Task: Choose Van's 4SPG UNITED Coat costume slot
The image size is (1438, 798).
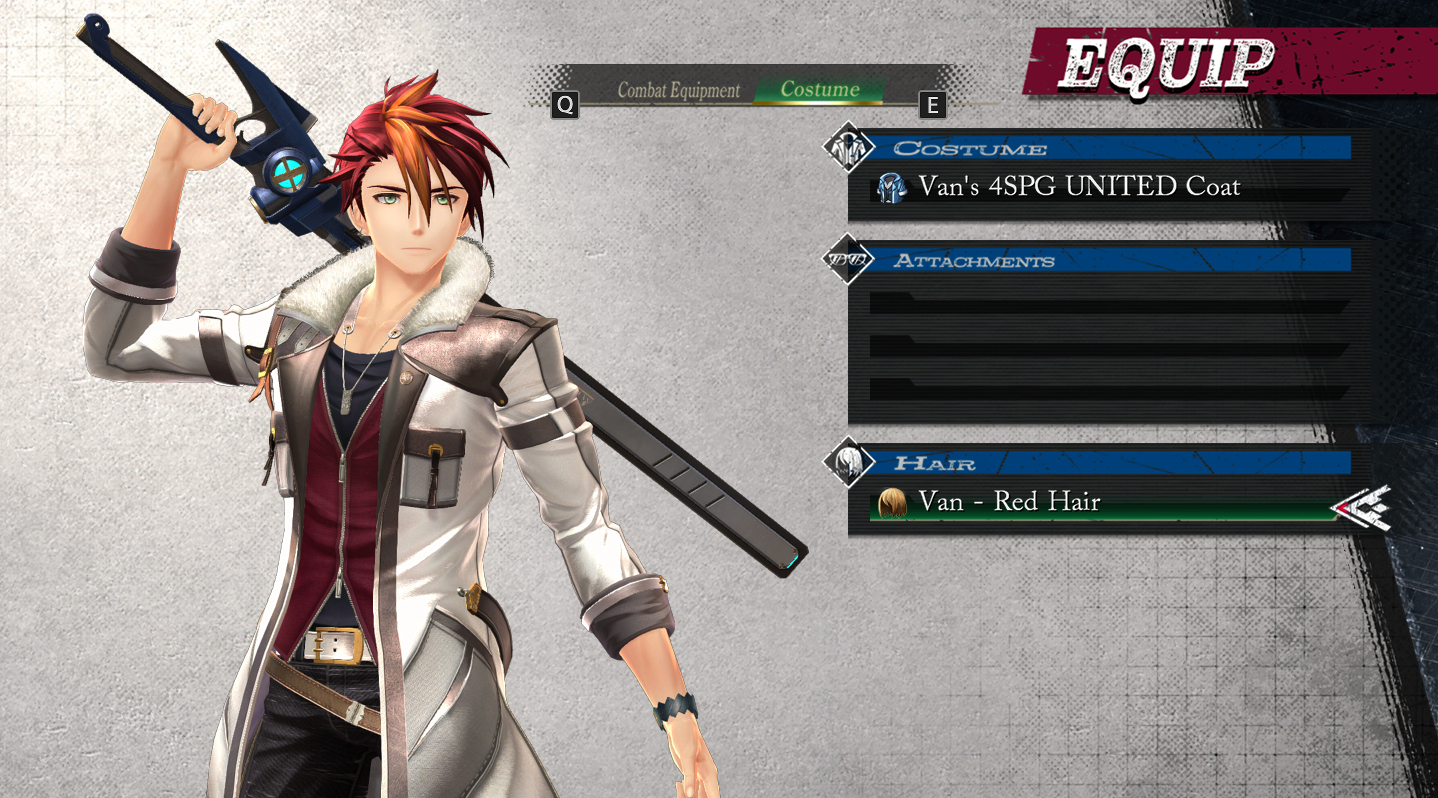Action: [1078, 187]
